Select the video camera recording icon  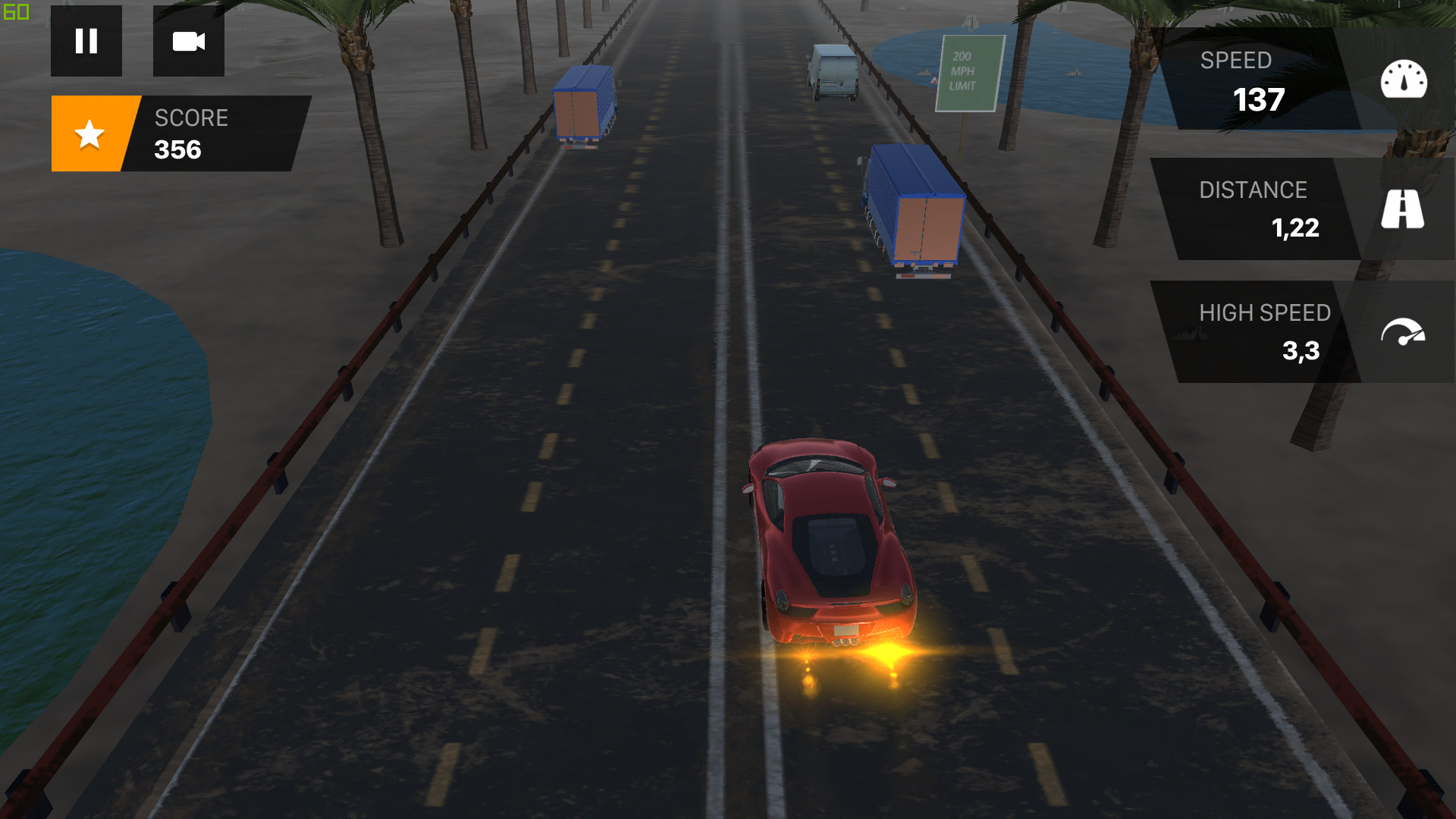188,42
